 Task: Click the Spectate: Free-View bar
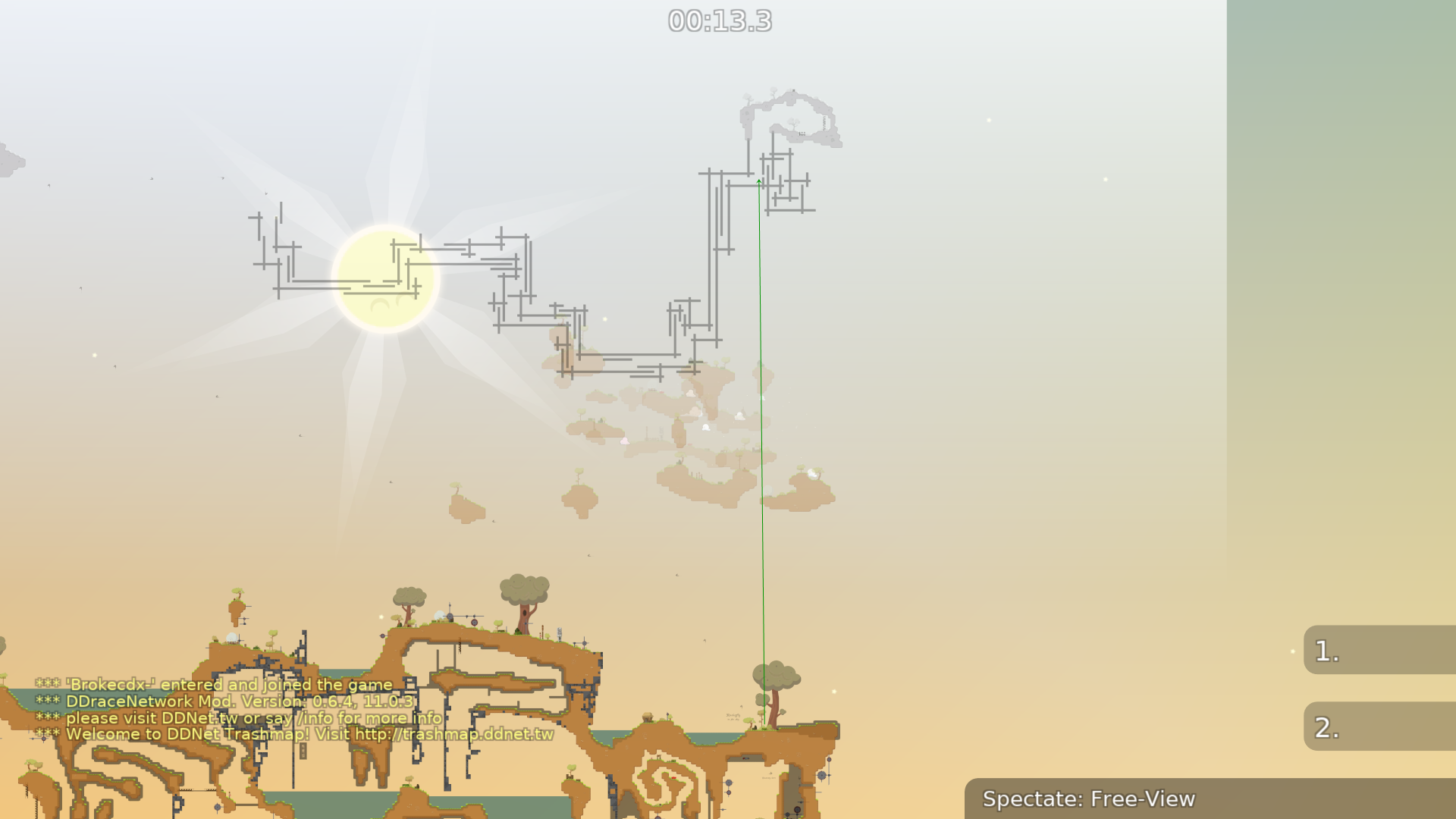[1088, 799]
